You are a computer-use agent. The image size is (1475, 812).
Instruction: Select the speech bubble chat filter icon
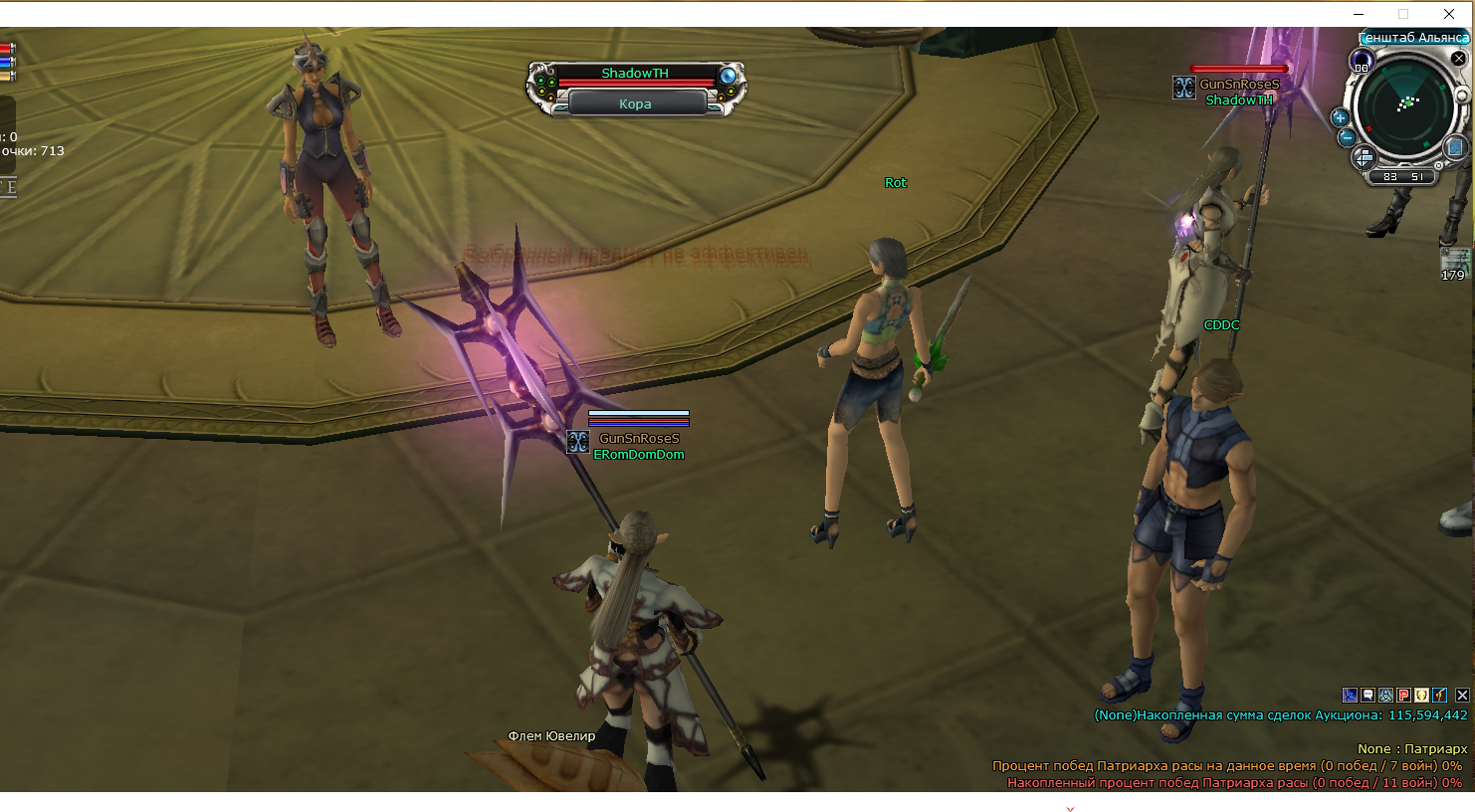[1368, 696]
